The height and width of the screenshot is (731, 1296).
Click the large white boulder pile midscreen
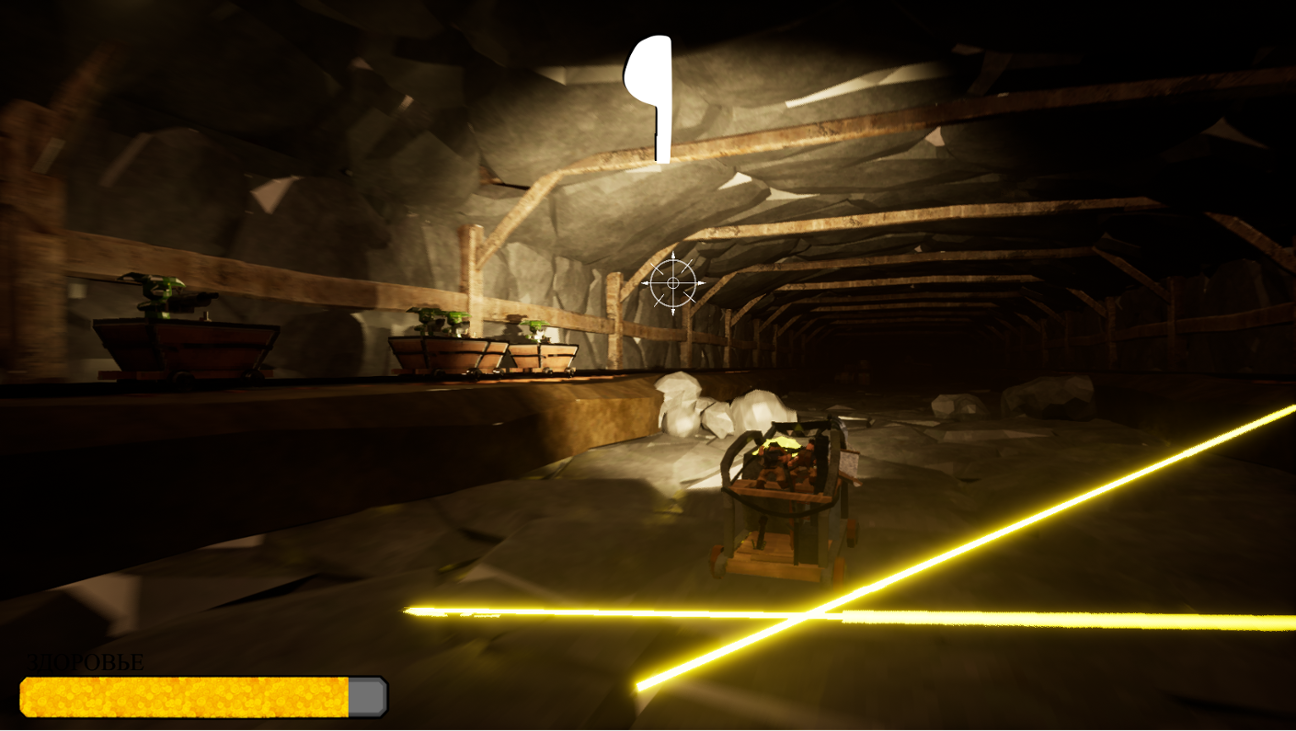point(700,405)
